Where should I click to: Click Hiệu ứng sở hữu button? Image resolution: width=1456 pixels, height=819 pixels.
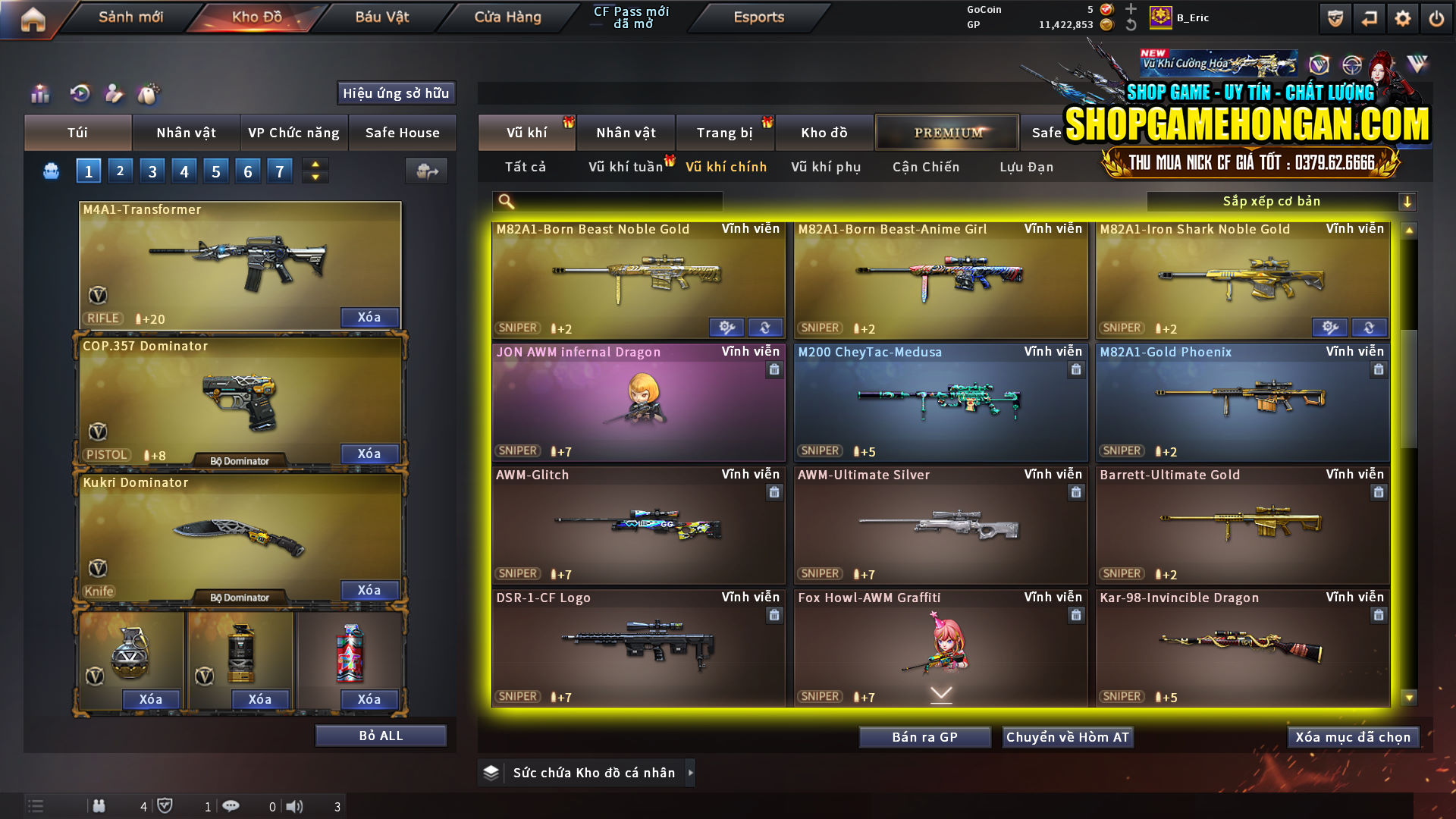point(395,93)
